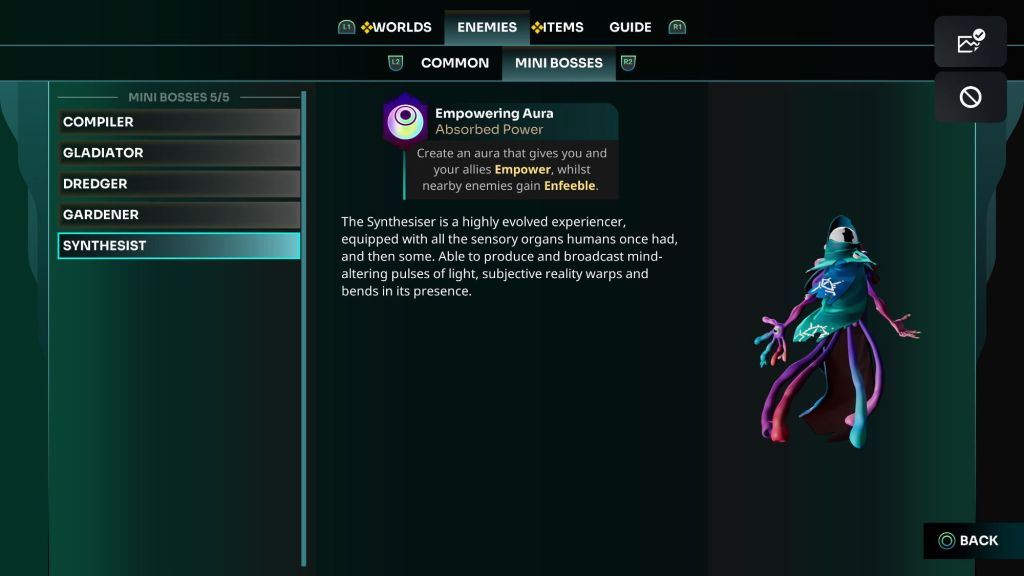1024x576 pixels.
Task: Show the Common enemies sub-tab
Action: [x=455, y=63]
